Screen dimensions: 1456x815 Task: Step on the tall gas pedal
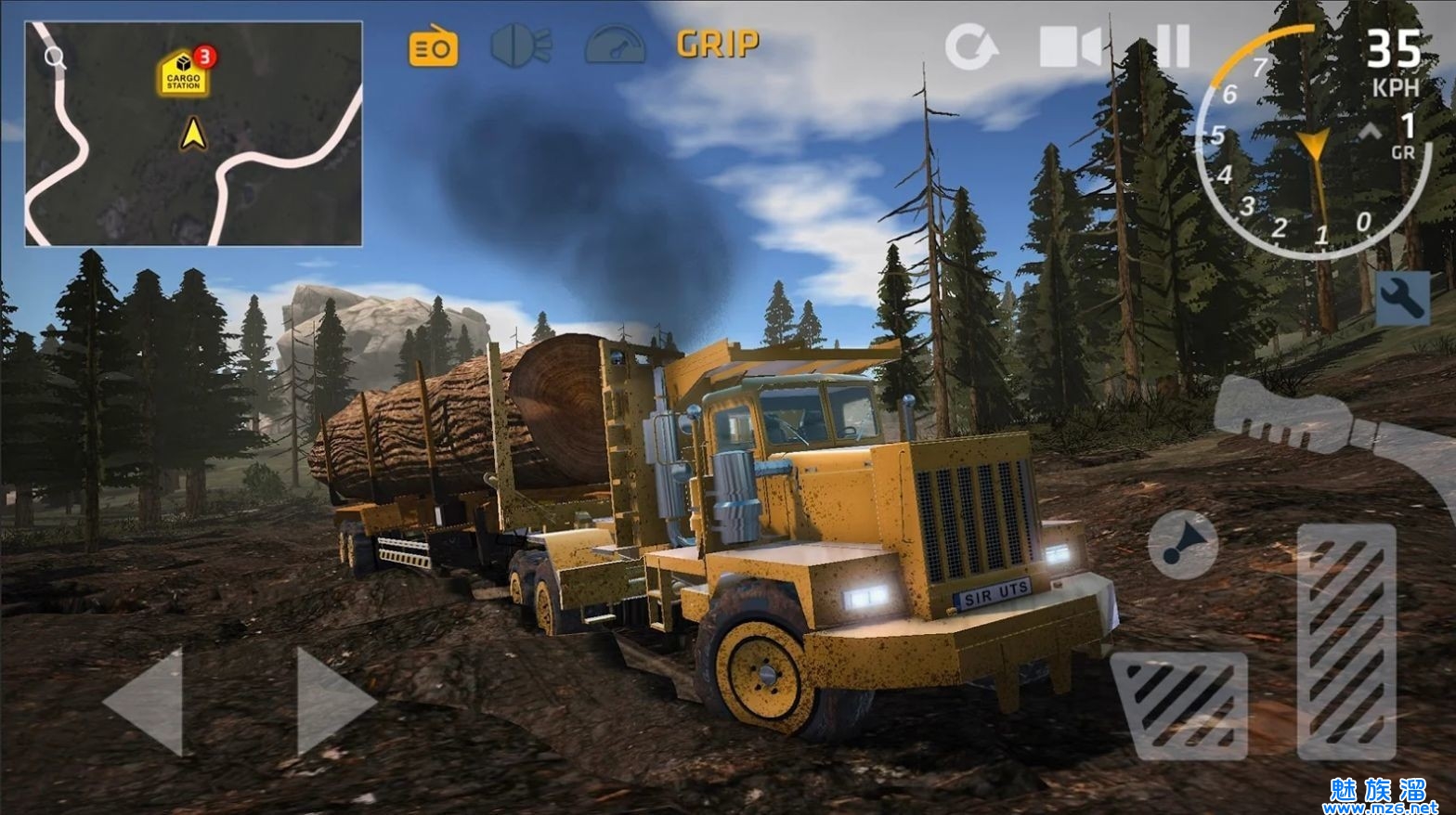click(1345, 640)
